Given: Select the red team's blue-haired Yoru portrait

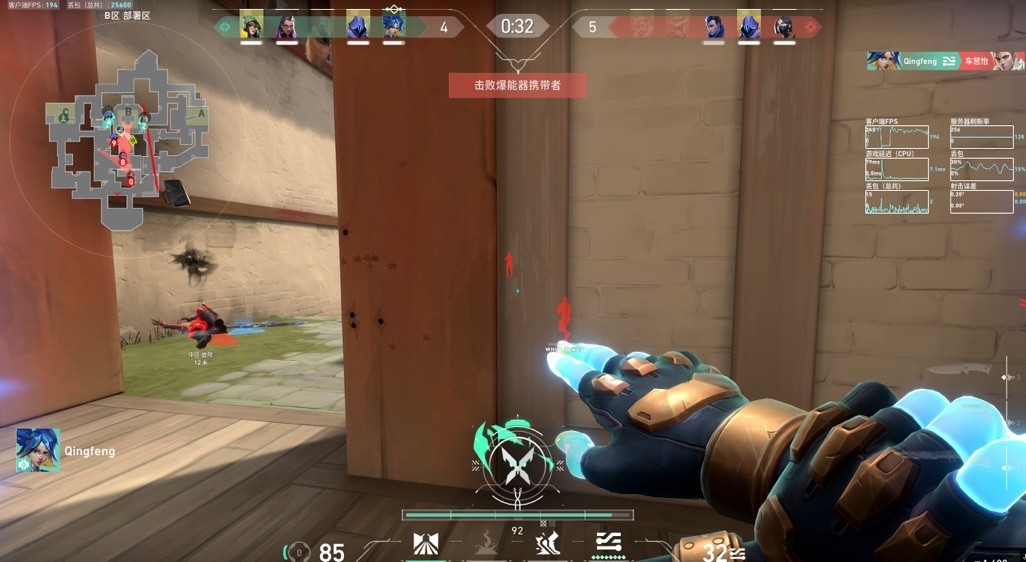Looking at the screenshot, I should [714, 27].
